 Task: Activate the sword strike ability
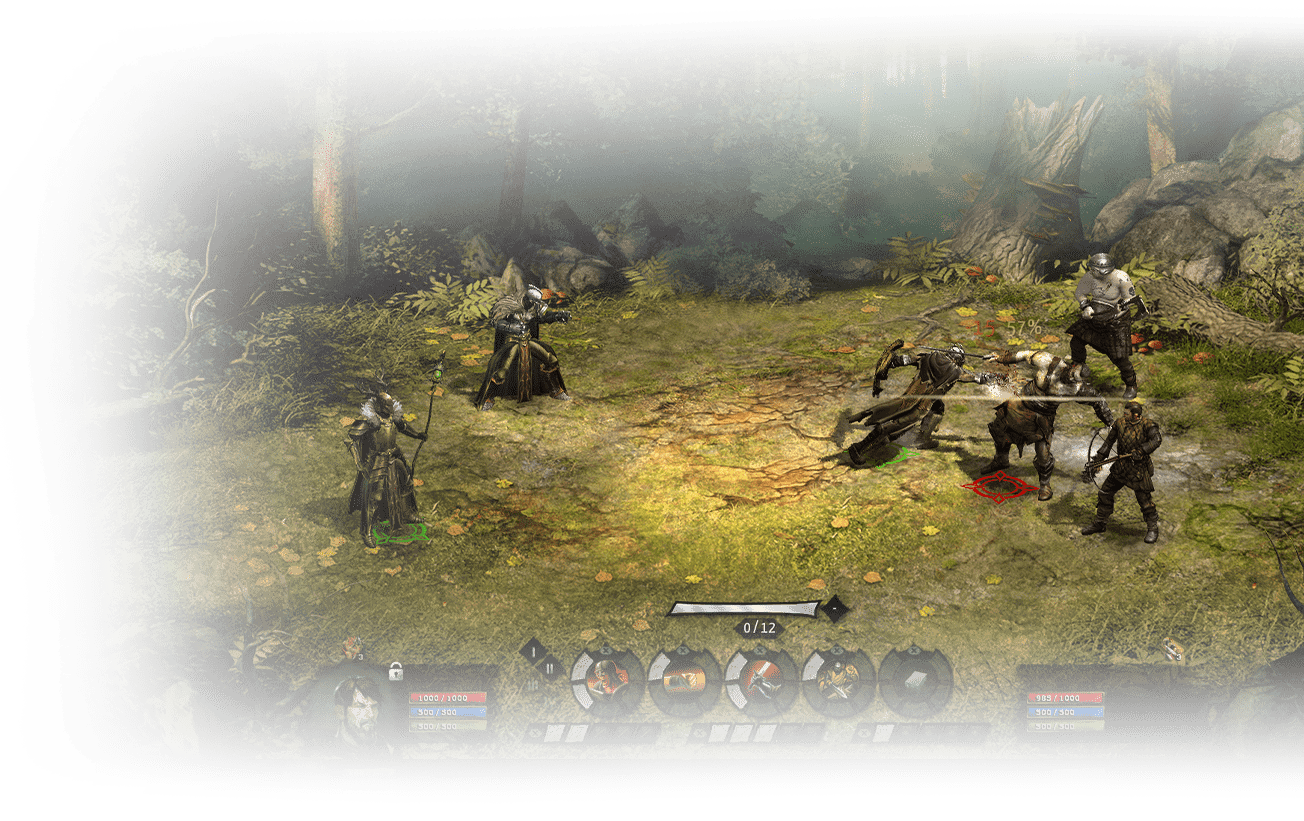[761, 682]
